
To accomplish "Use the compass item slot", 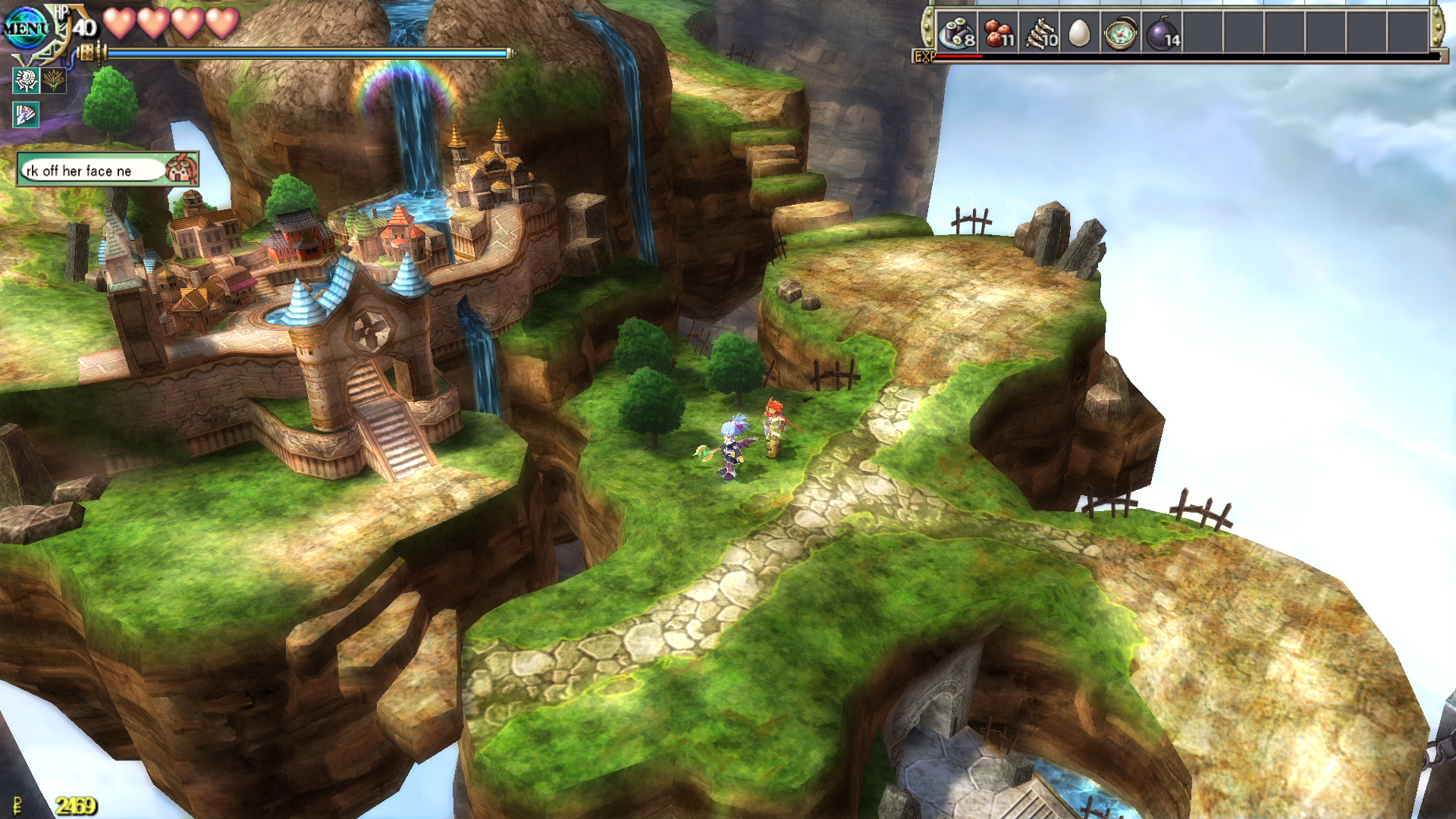I will point(1120,33).
